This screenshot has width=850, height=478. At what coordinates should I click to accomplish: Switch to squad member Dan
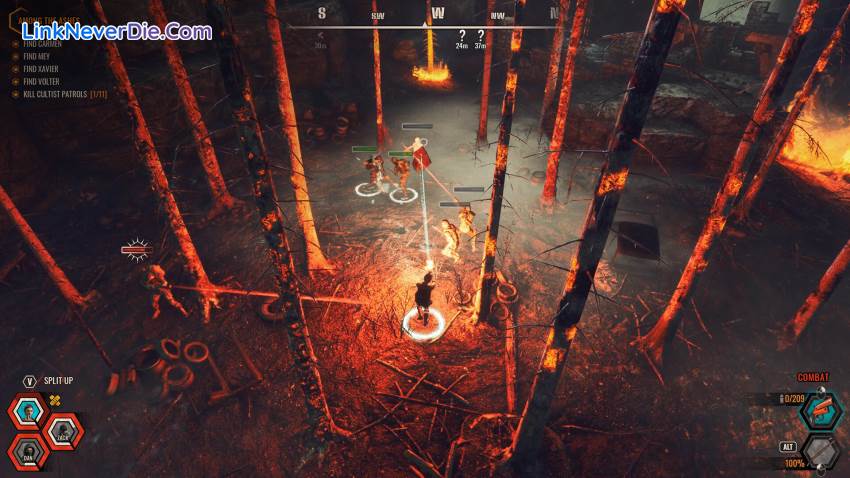(27, 452)
